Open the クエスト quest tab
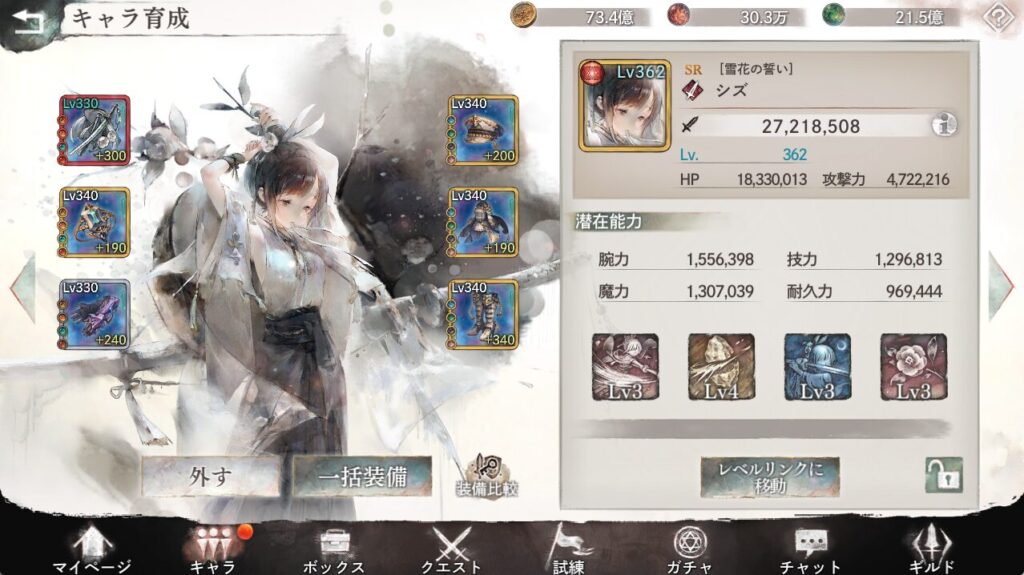The image size is (1024, 575). tap(451, 550)
